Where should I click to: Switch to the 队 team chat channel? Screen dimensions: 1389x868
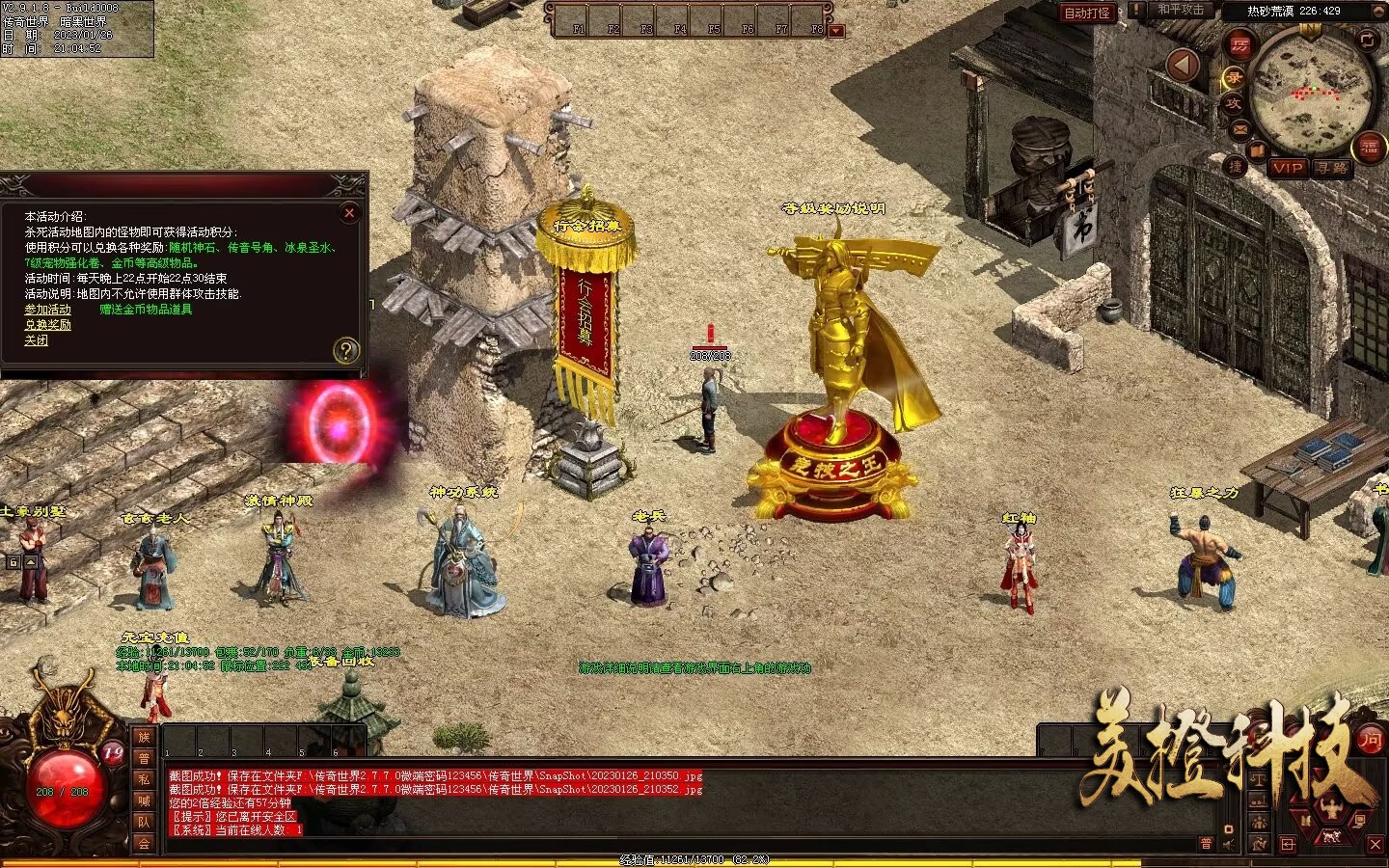coord(144,822)
